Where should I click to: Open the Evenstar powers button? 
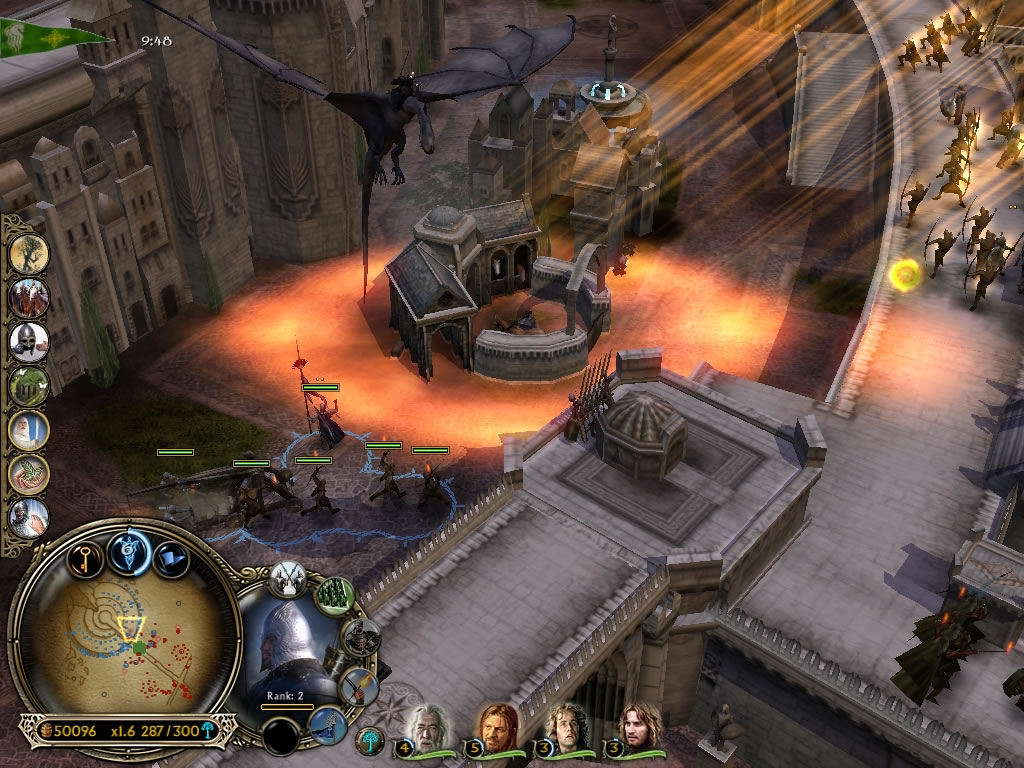pyautogui.click(x=129, y=552)
